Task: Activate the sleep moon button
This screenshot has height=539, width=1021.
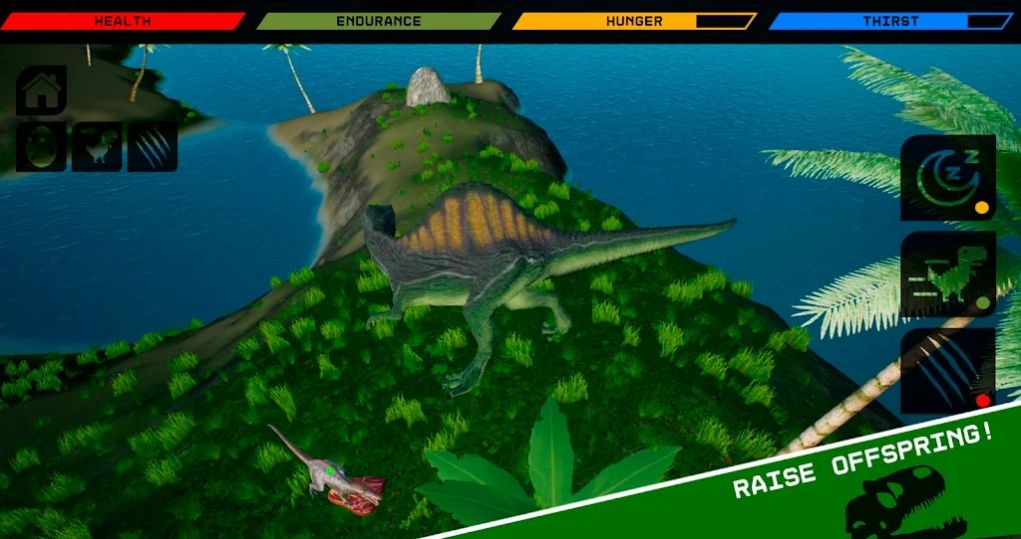Action: 947,178
